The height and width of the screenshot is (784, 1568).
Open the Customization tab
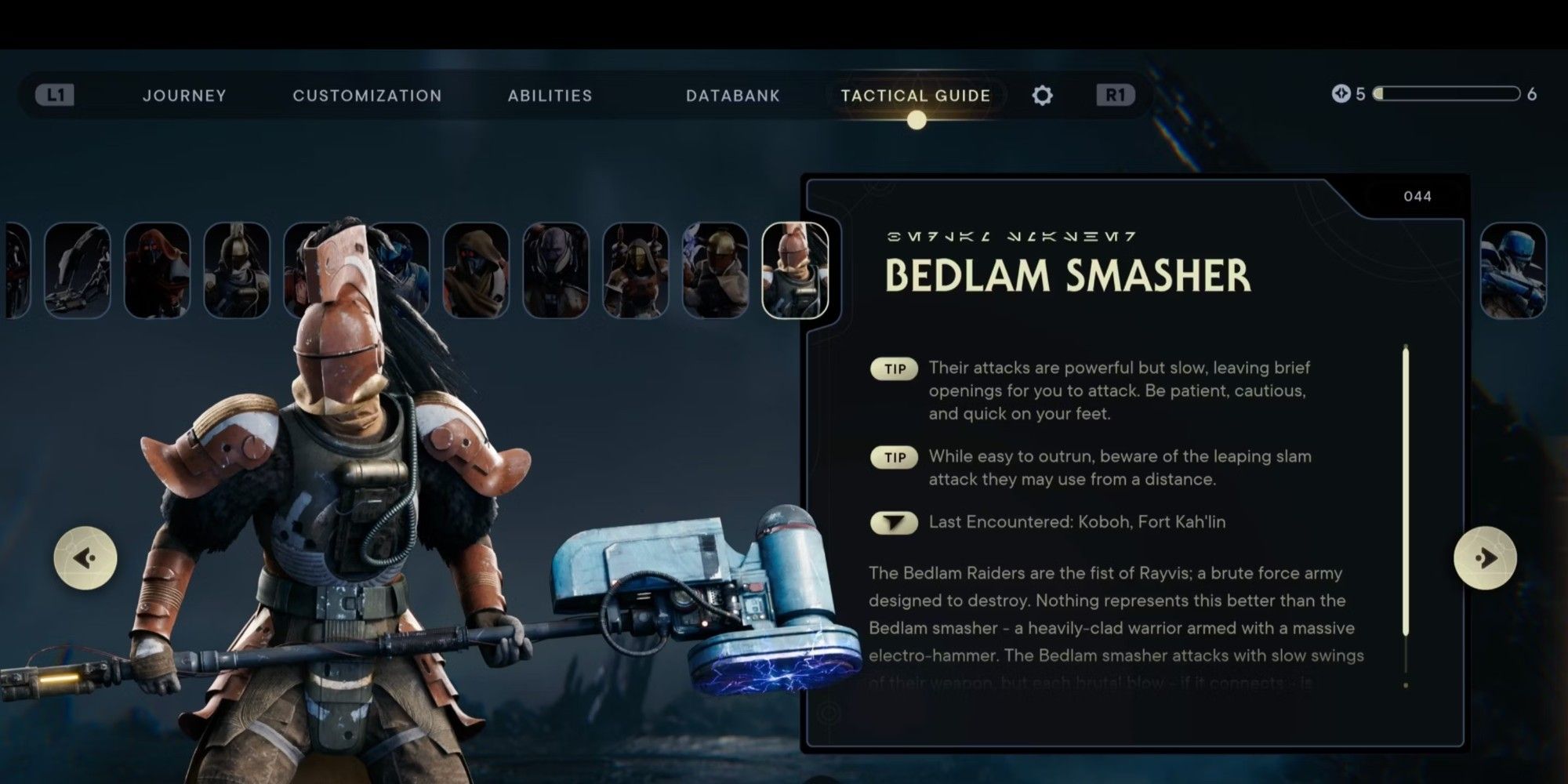click(x=366, y=95)
